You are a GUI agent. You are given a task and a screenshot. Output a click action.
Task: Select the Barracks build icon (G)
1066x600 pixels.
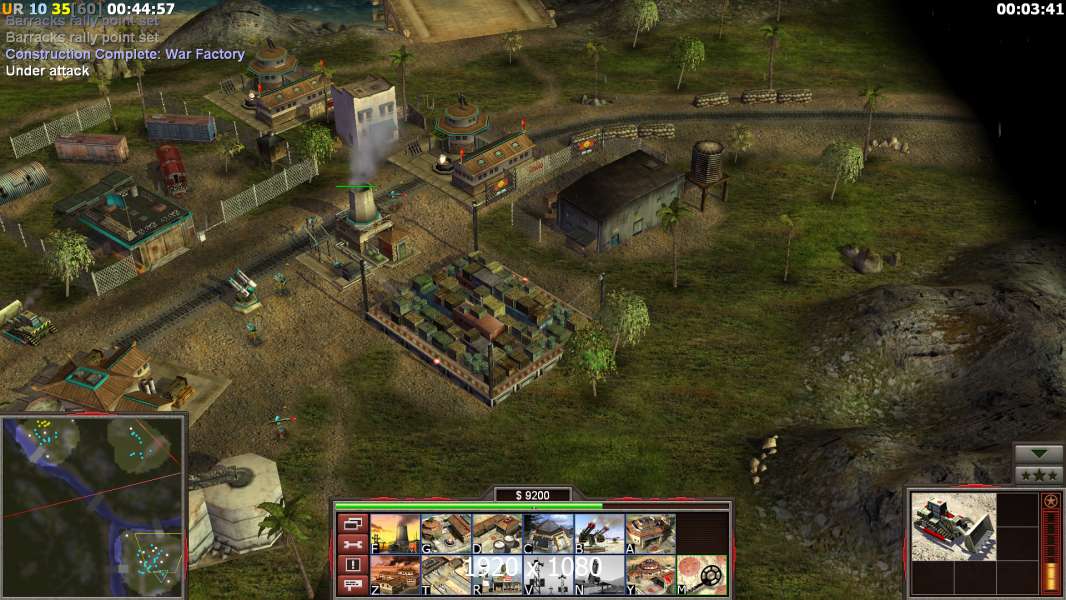(x=446, y=533)
